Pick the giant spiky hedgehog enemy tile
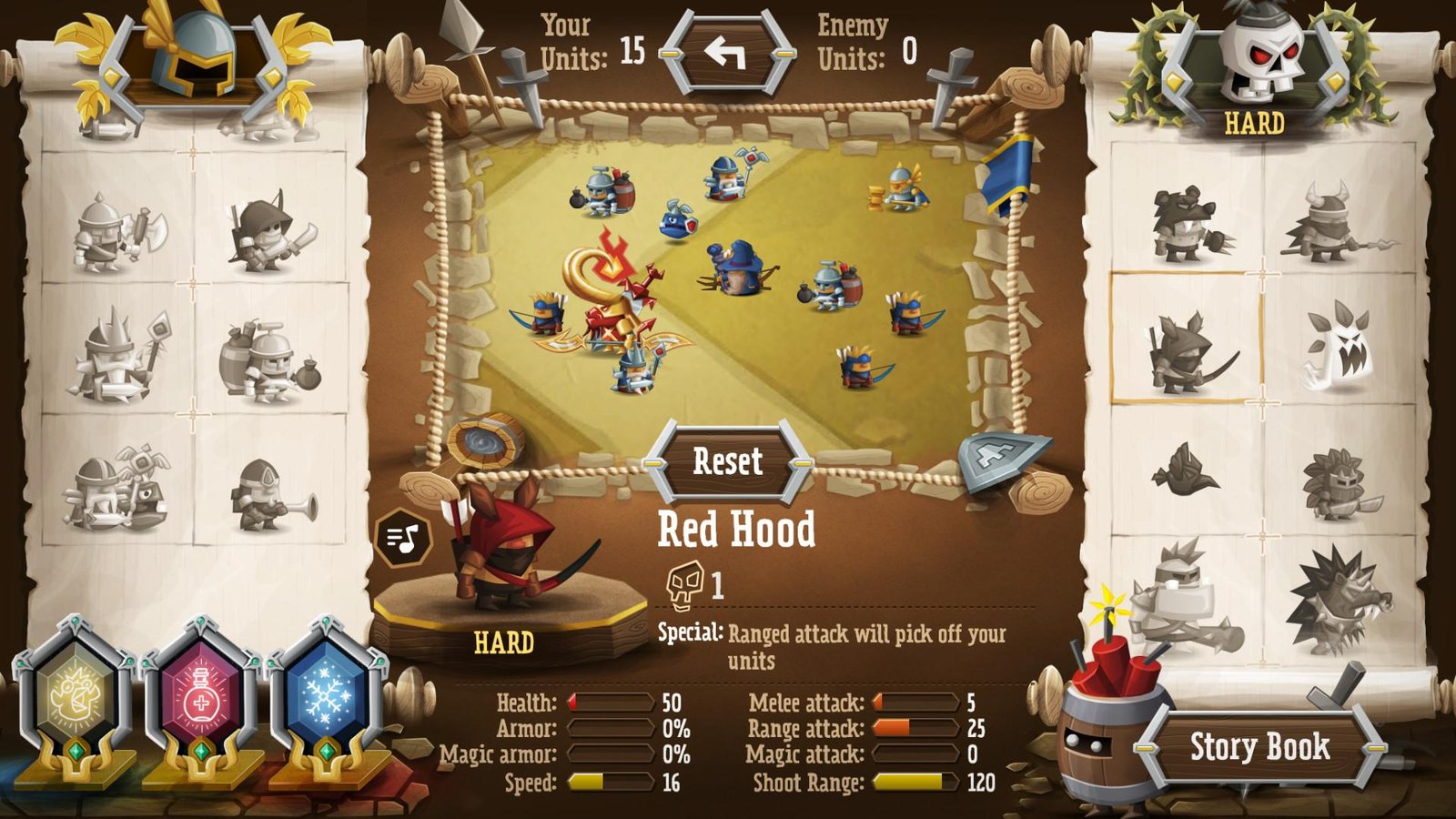 click(1336, 601)
